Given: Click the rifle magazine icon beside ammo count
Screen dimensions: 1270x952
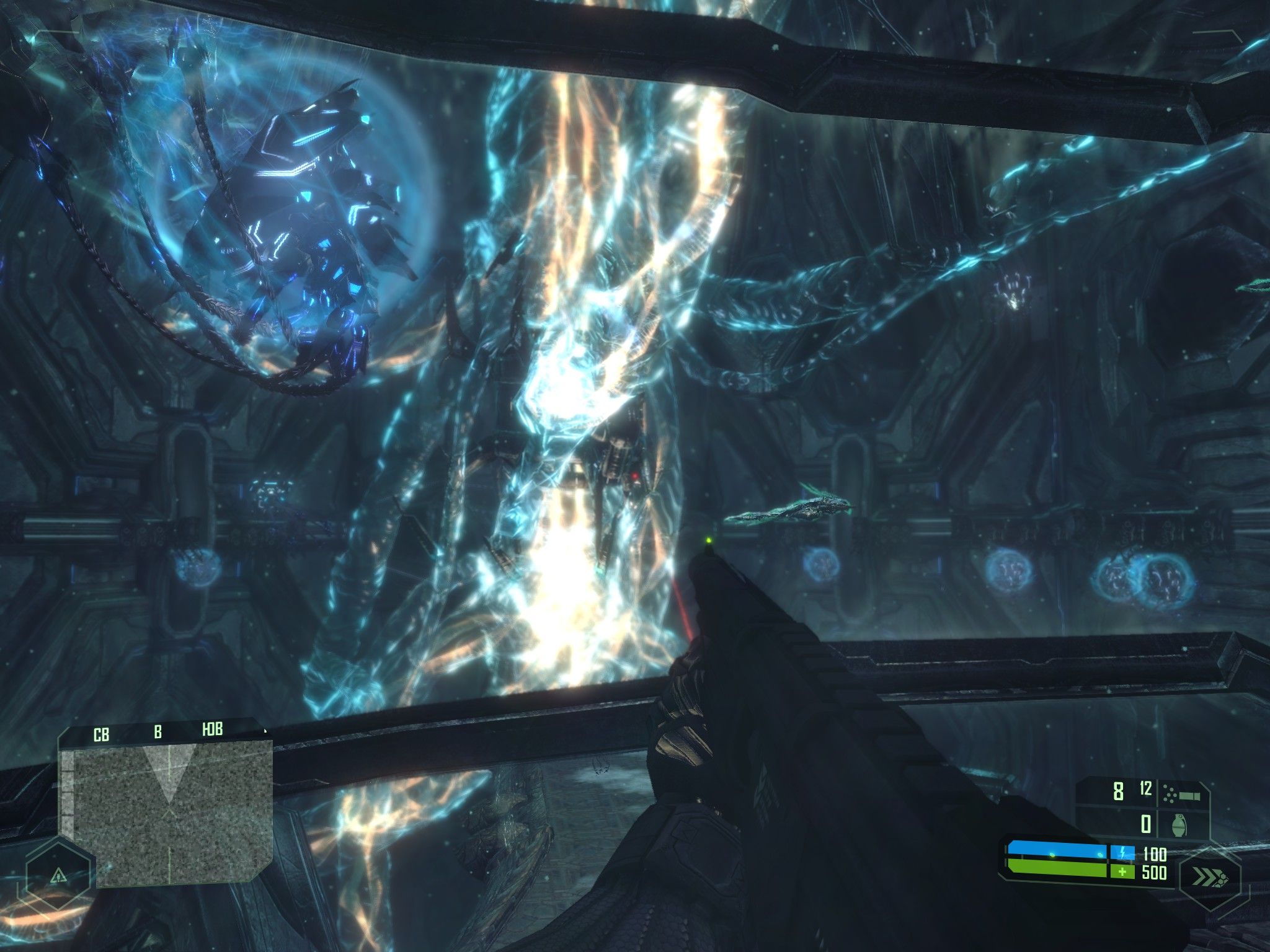Looking at the screenshot, I should point(1189,796).
